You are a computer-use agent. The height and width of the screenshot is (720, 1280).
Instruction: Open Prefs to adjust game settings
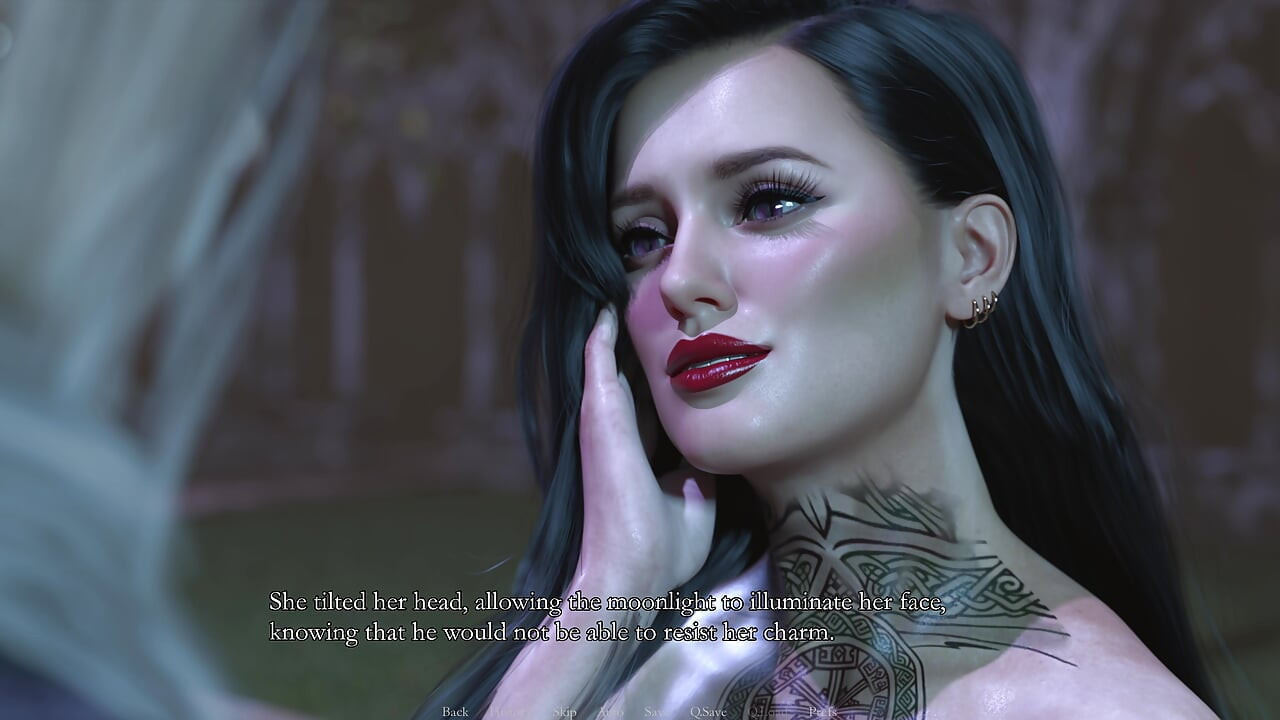click(824, 713)
